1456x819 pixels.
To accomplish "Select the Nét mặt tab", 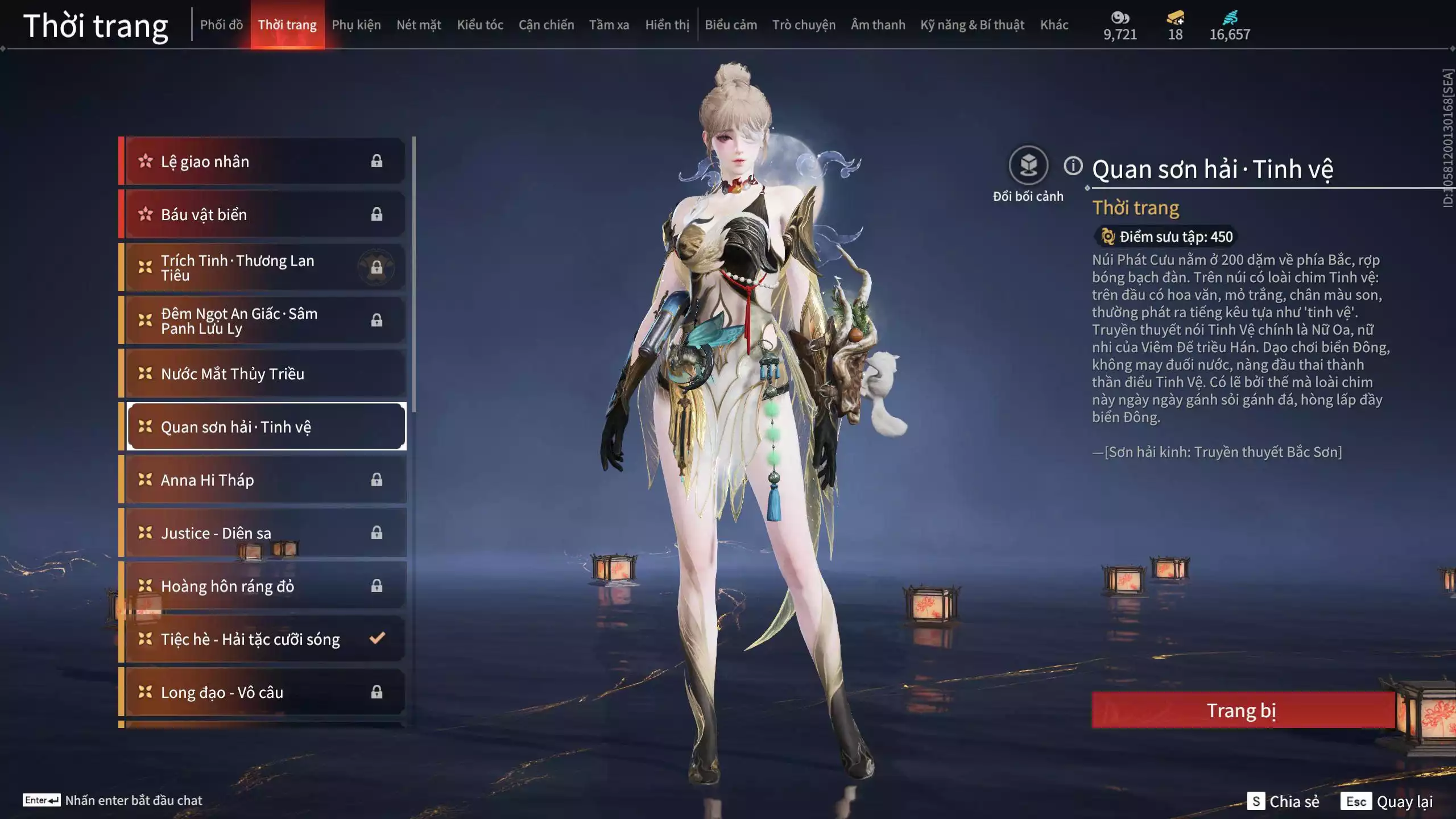I will tap(419, 25).
